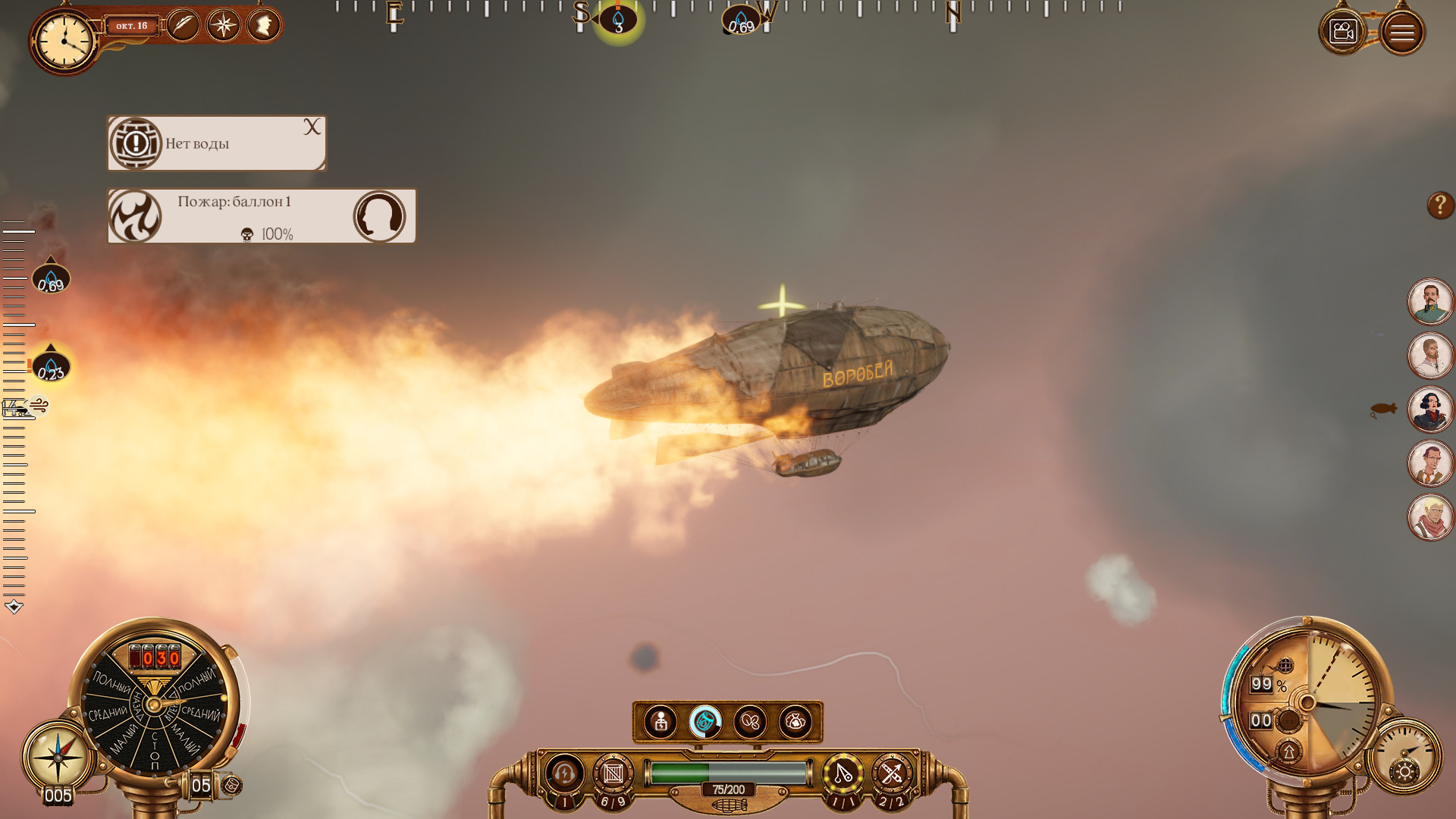The height and width of the screenshot is (819, 1456).
Task: Select the dark-haired crew member portrait
Action: [x=1430, y=409]
